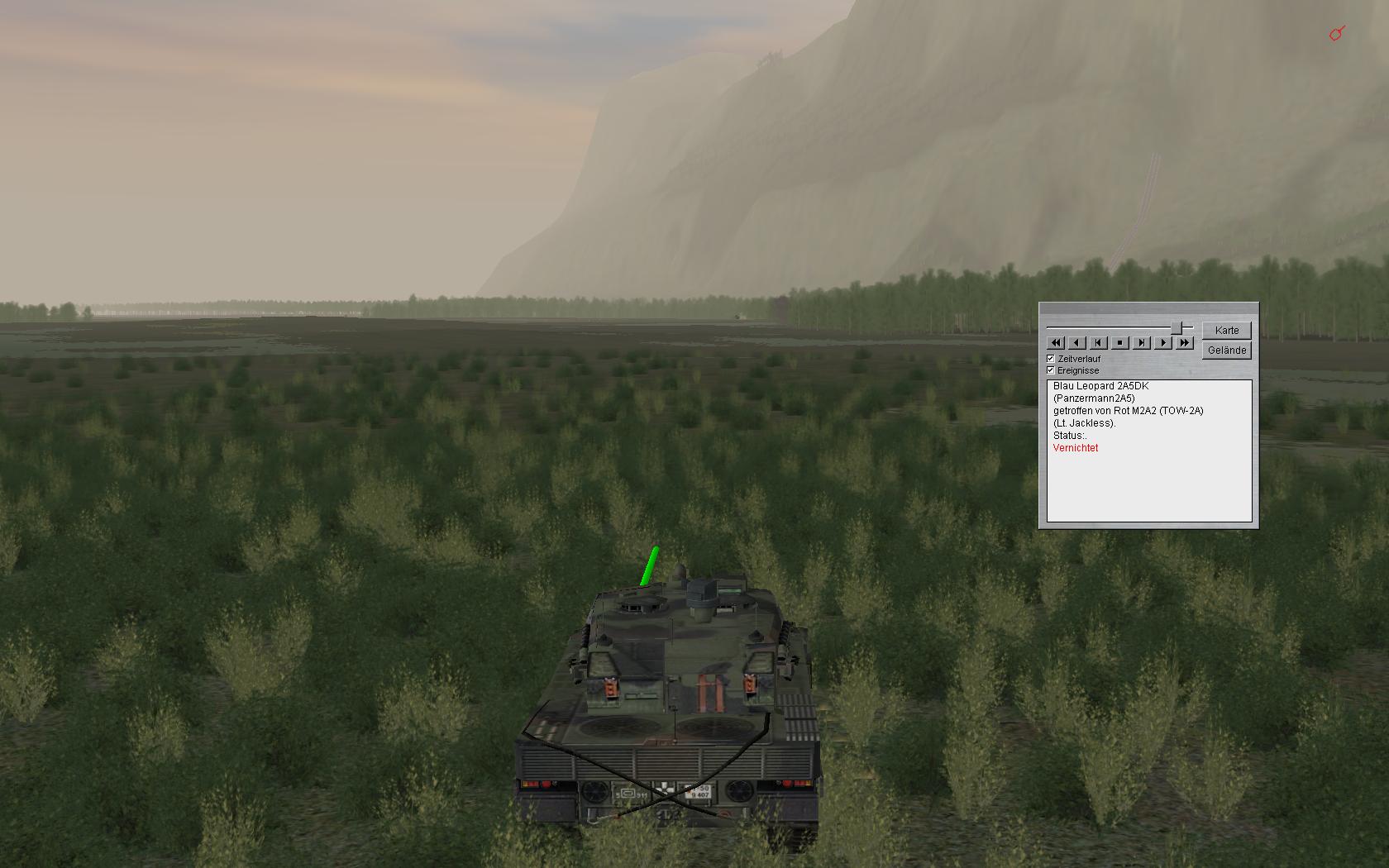
Task: Switch to the Gelände terrain view
Action: click(x=1227, y=351)
